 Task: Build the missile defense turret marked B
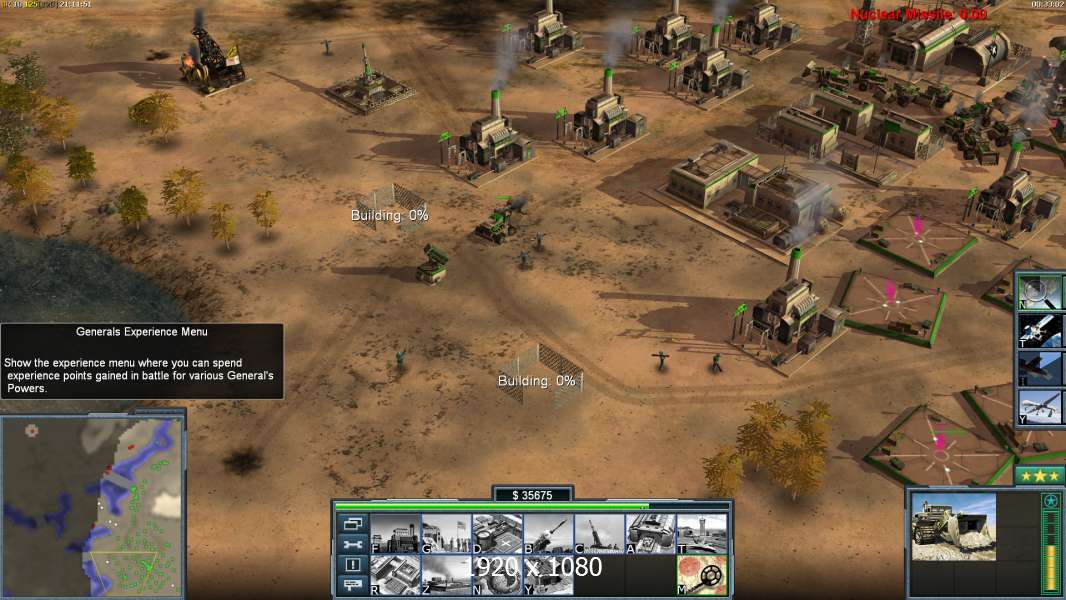tap(548, 533)
